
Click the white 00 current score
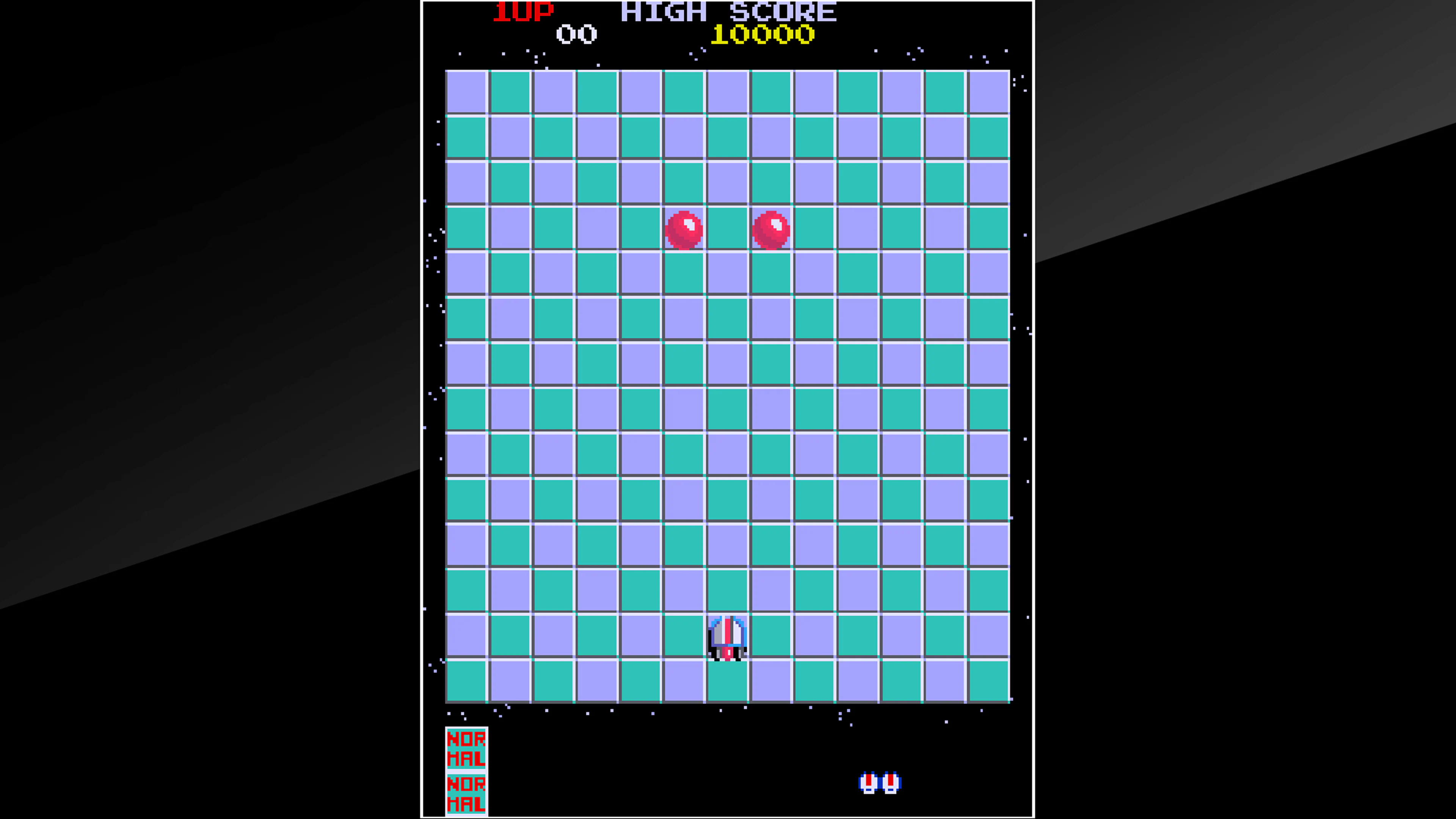[x=576, y=34]
